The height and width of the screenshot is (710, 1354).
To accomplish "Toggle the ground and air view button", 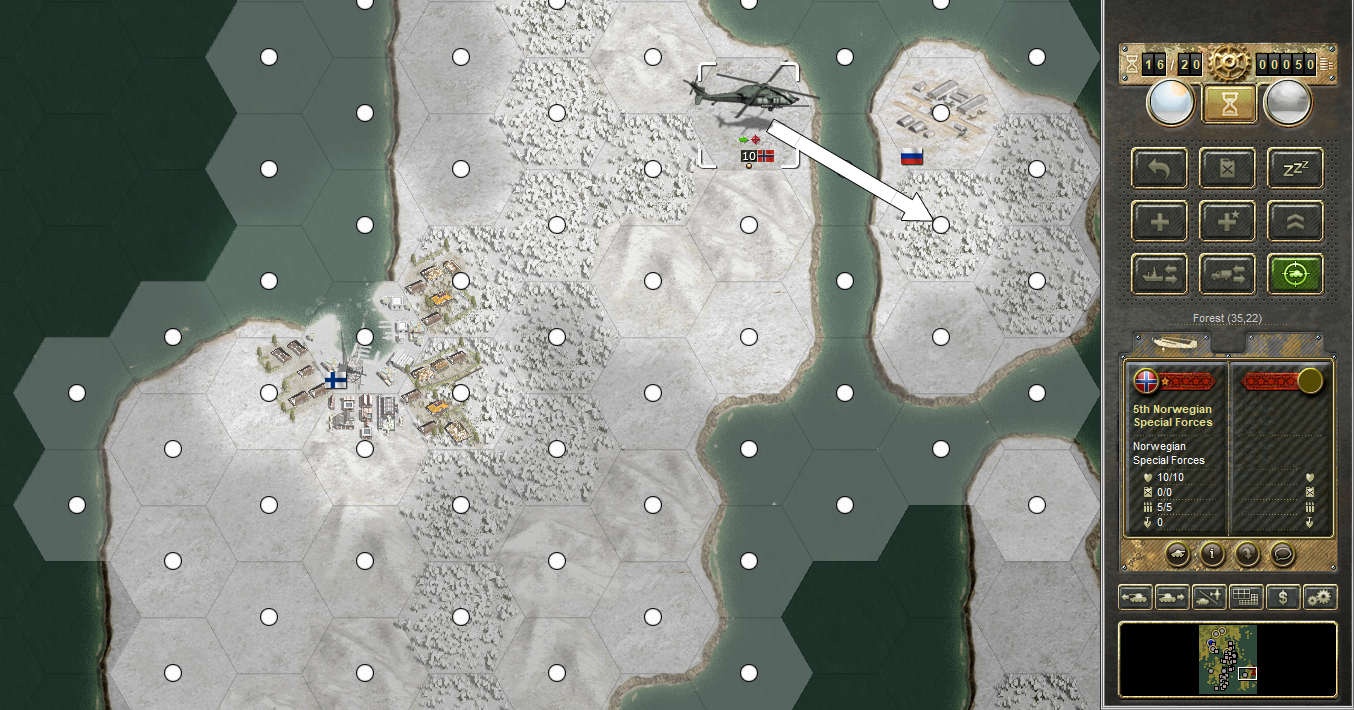I will [1209, 598].
